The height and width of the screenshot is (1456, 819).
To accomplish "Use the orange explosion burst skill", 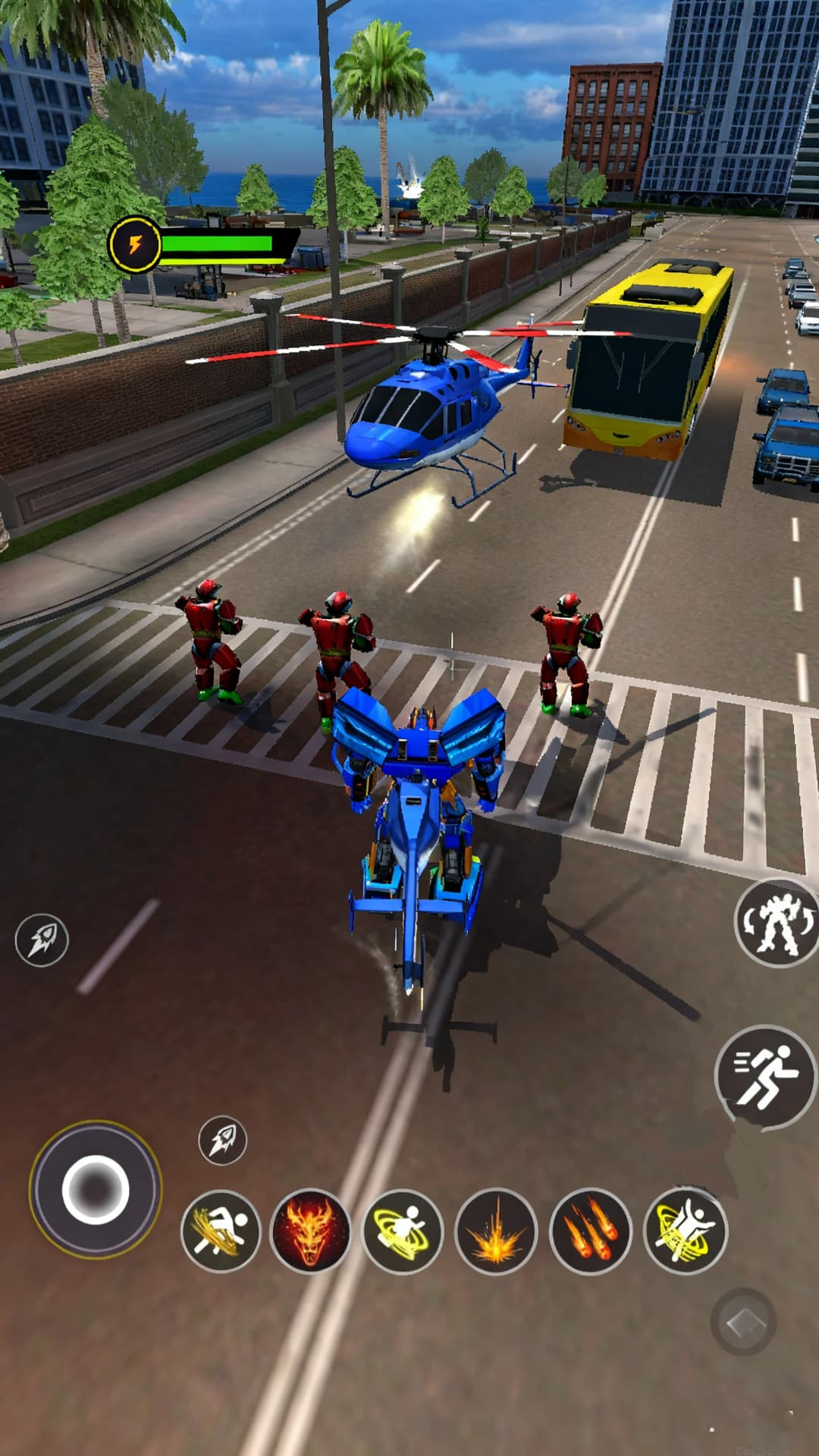I will tap(496, 1232).
